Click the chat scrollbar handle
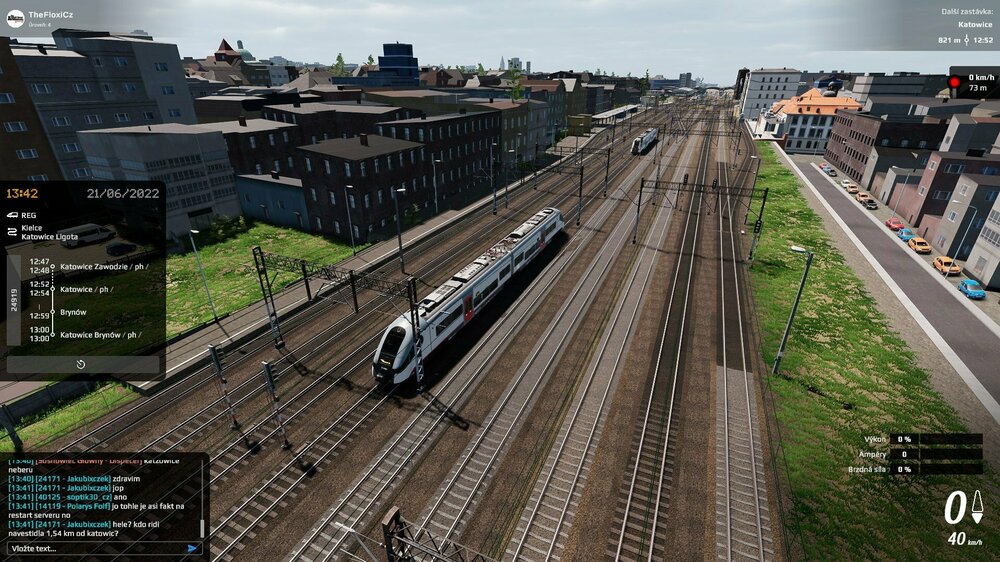 203,526
